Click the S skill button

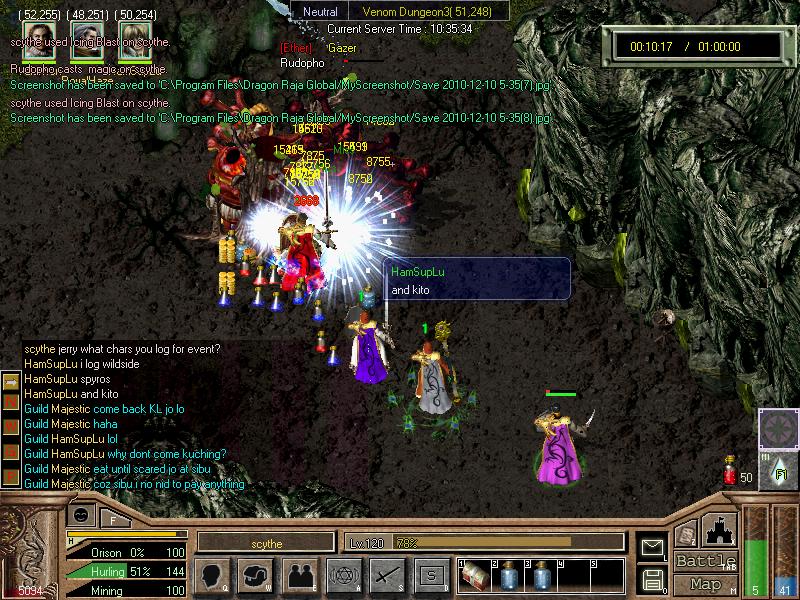point(430,575)
